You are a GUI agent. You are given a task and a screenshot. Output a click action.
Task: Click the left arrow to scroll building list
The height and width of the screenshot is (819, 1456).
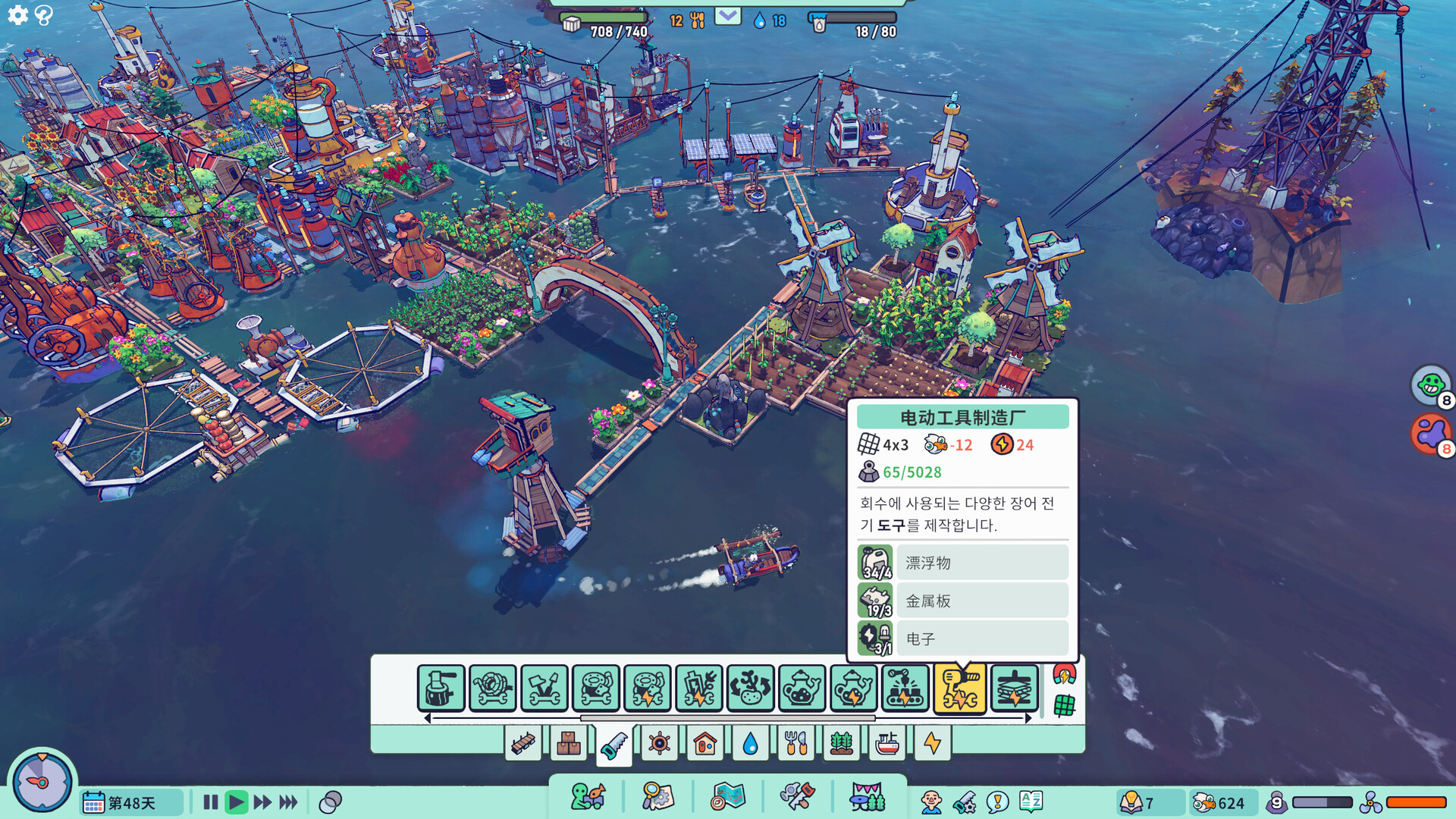coord(428,719)
